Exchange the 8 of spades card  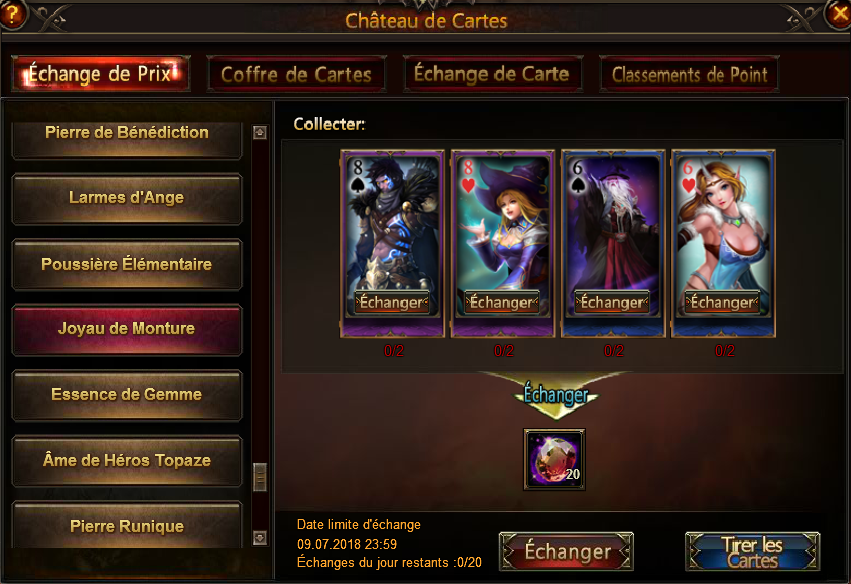(x=392, y=302)
